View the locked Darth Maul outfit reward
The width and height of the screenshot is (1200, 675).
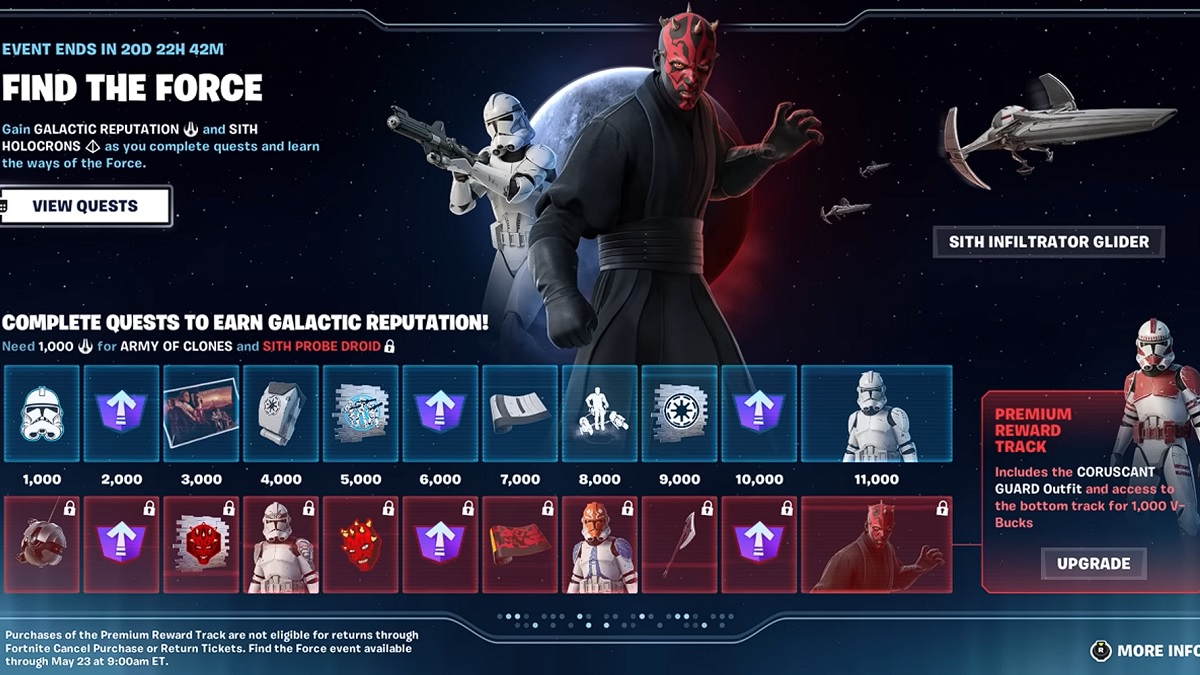(876, 544)
